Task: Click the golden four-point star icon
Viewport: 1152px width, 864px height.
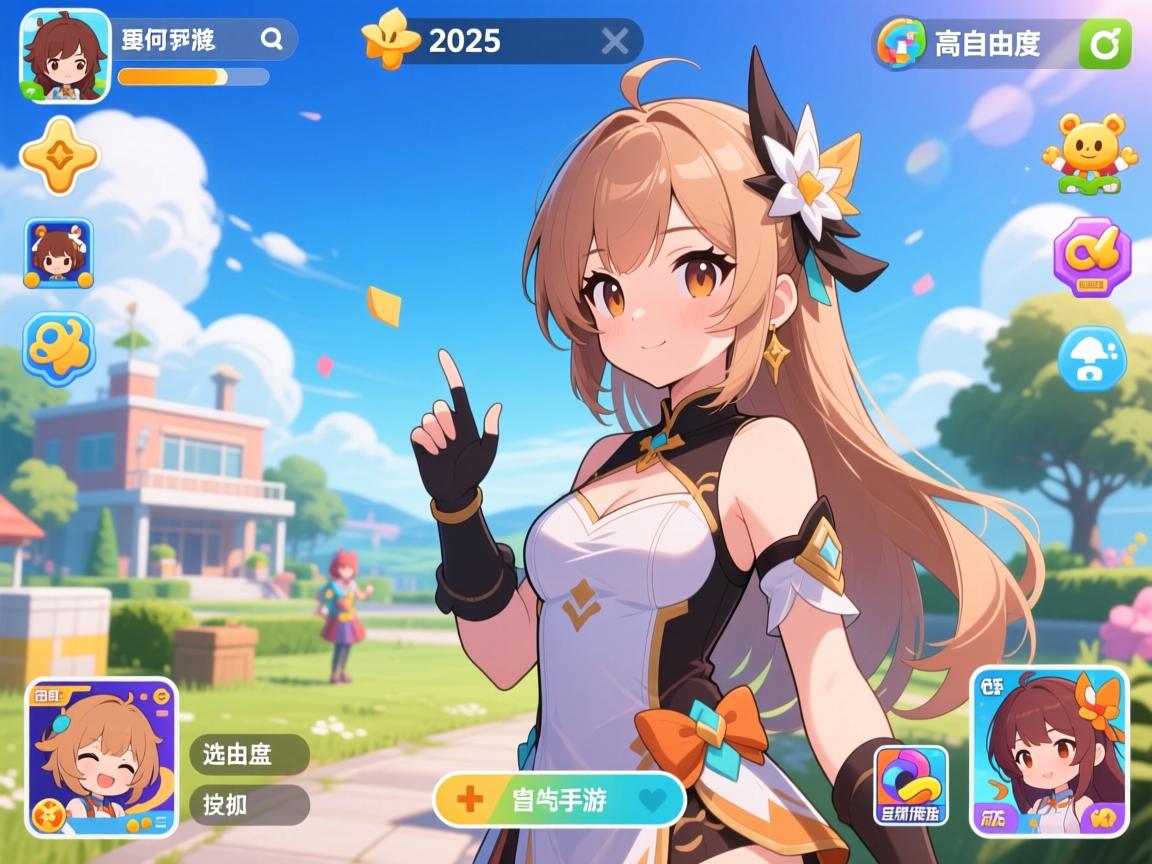Action: (x=60, y=155)
